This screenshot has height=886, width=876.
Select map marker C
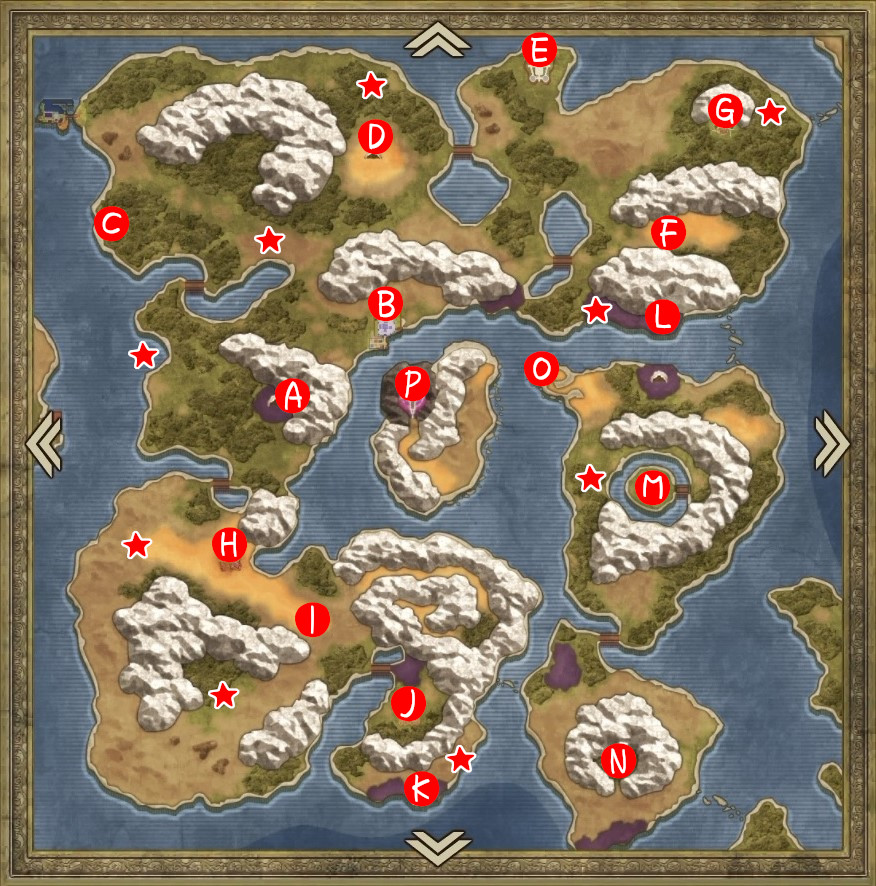111,225
